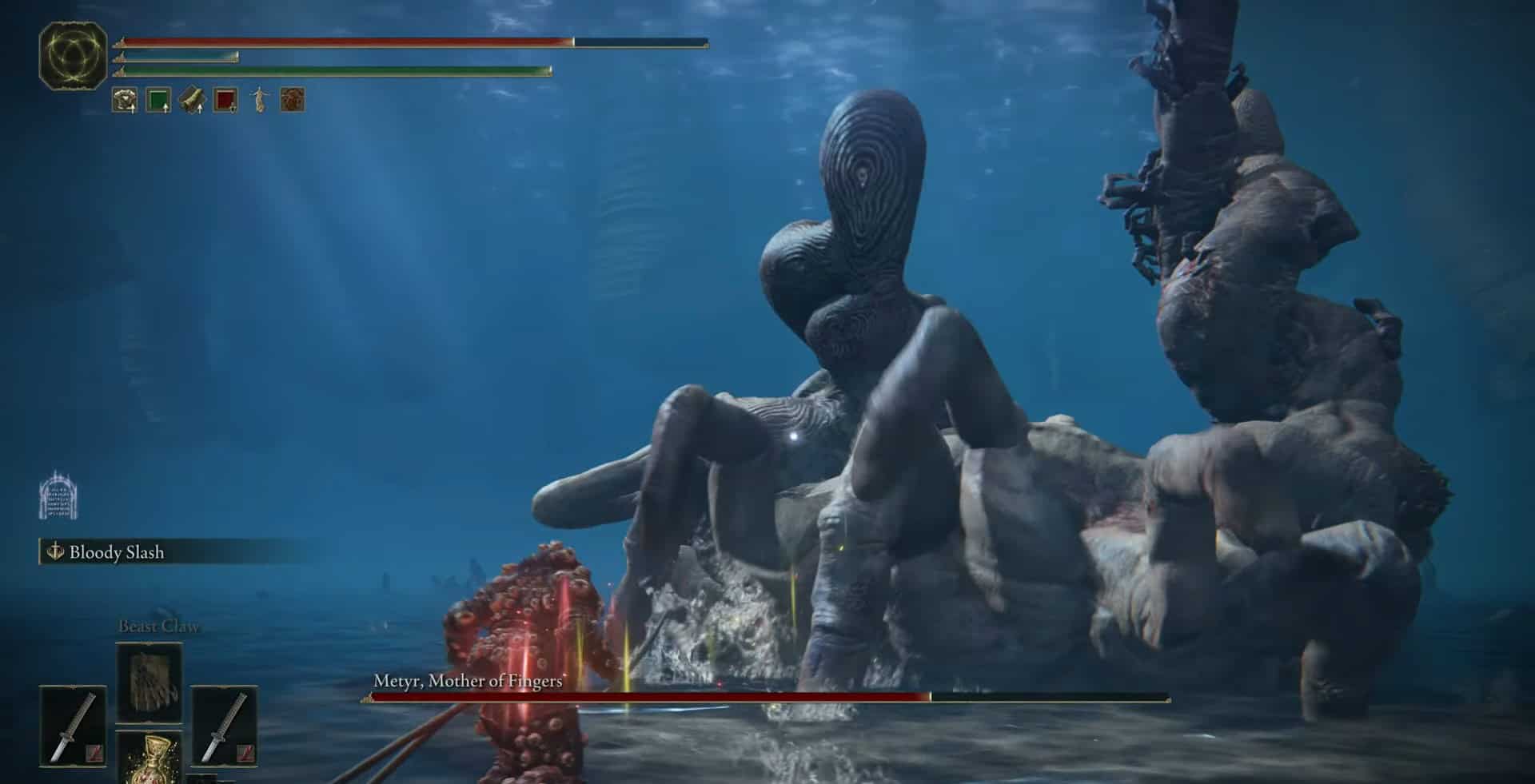
Task: Select the Bloody Slash skill label
Action: (116, 552)
